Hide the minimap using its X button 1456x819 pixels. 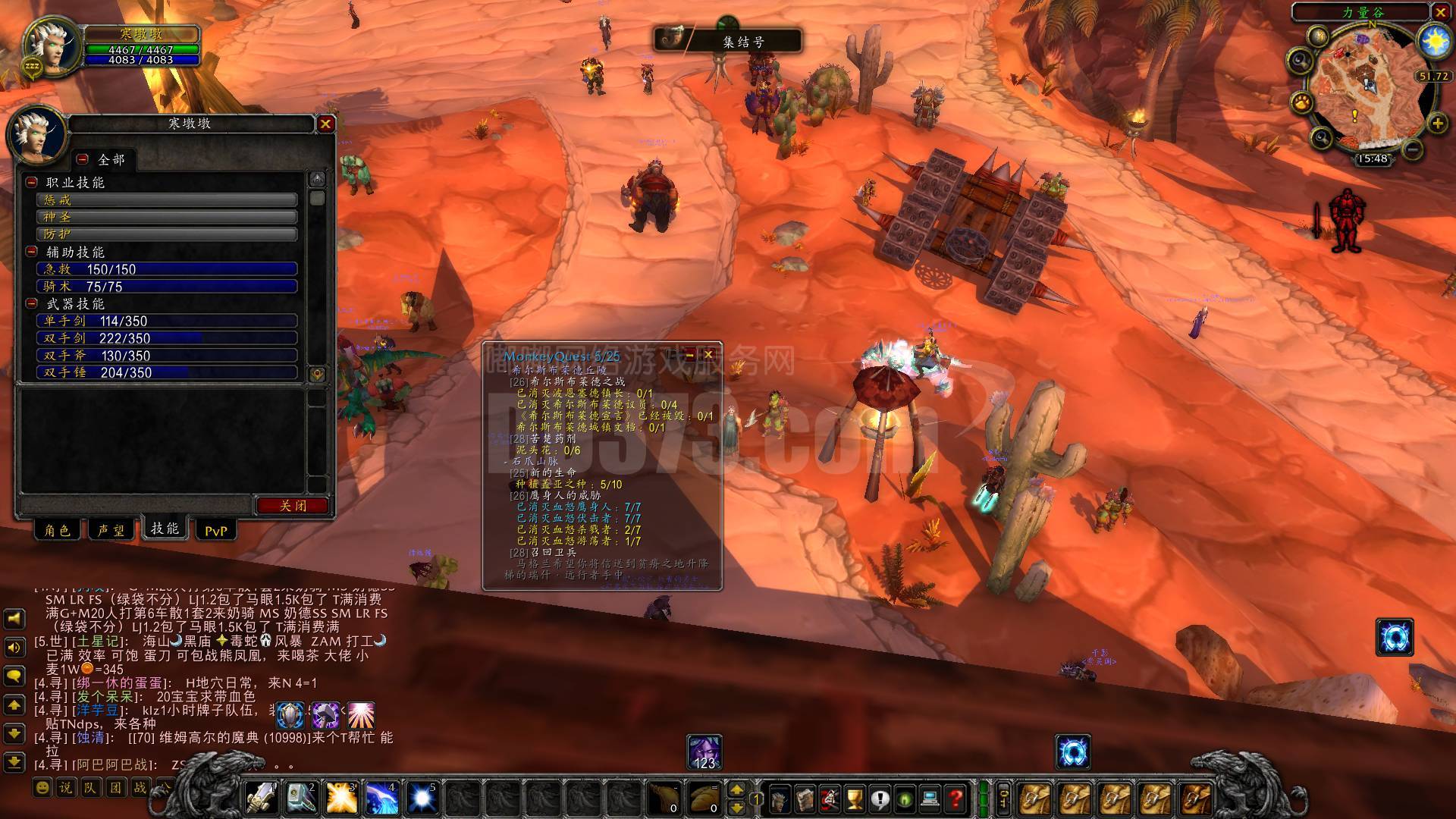(1441, 12)
